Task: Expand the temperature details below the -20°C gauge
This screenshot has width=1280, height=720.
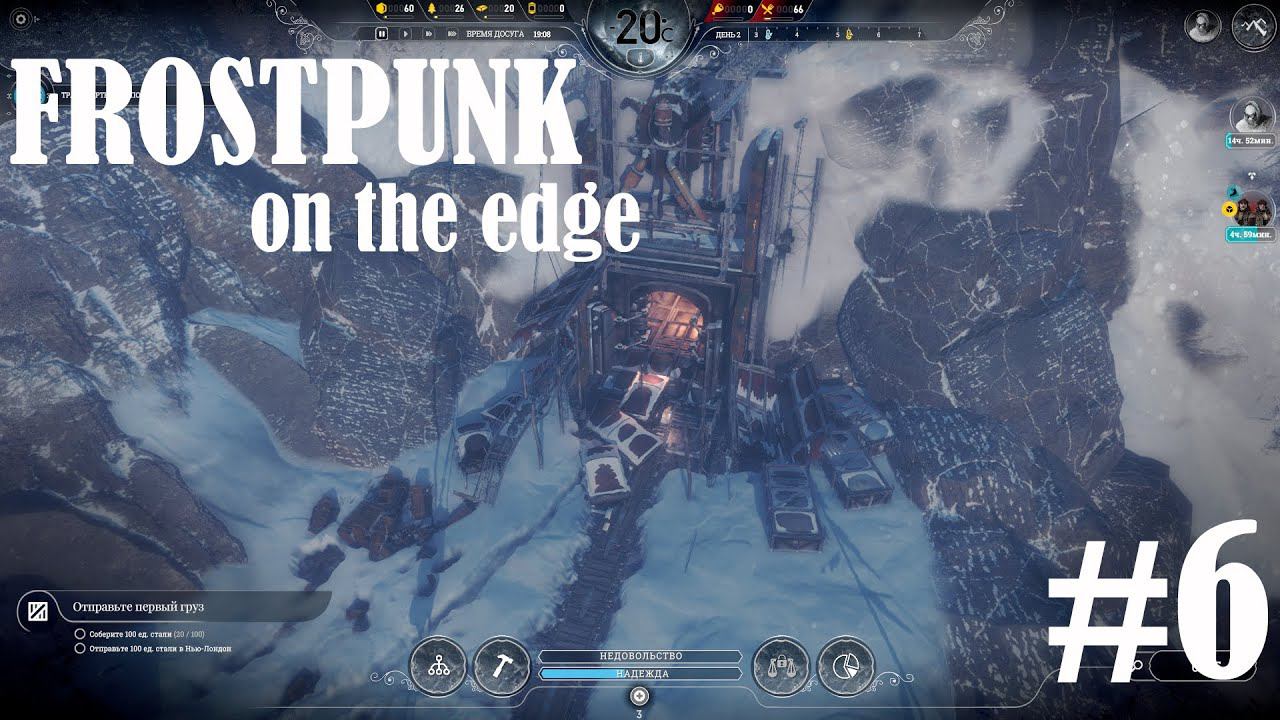Action: pos(640,55)
